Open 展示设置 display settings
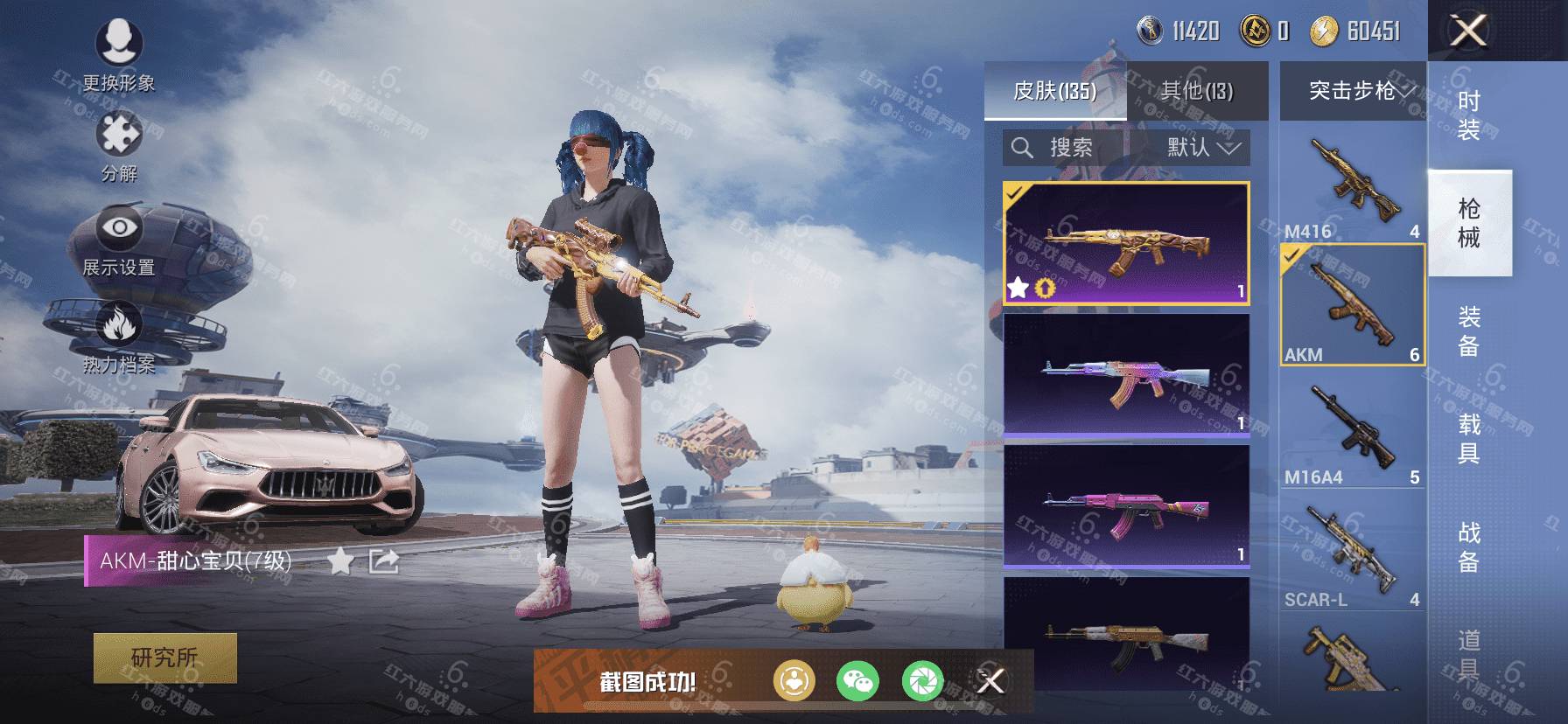Viewport: 1568px width, 724px height. (x=119, y=239)
